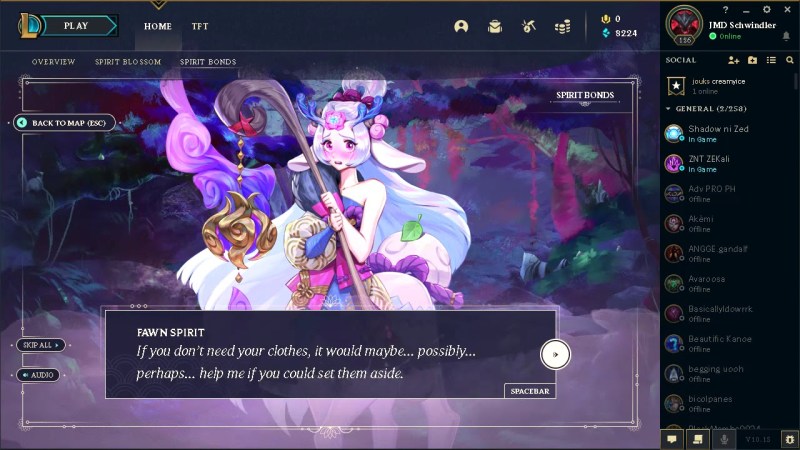The height and width of the screenshot is (450, 800).
Task: Open the profile icon in the top bar
Action: pos(461,27)
